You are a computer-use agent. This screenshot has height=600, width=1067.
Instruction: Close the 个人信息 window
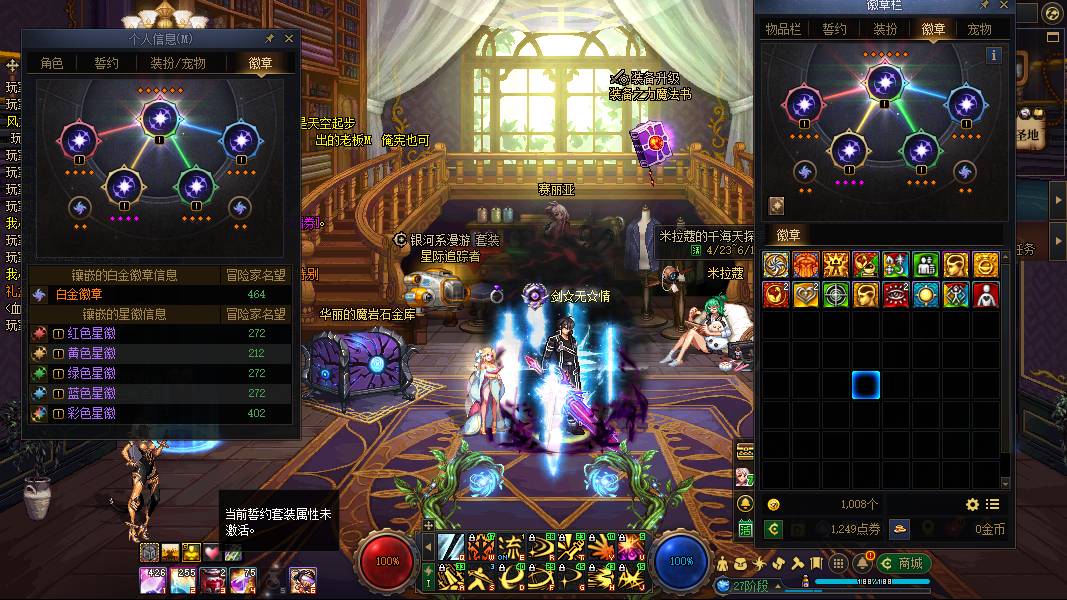tap(290, 38)
